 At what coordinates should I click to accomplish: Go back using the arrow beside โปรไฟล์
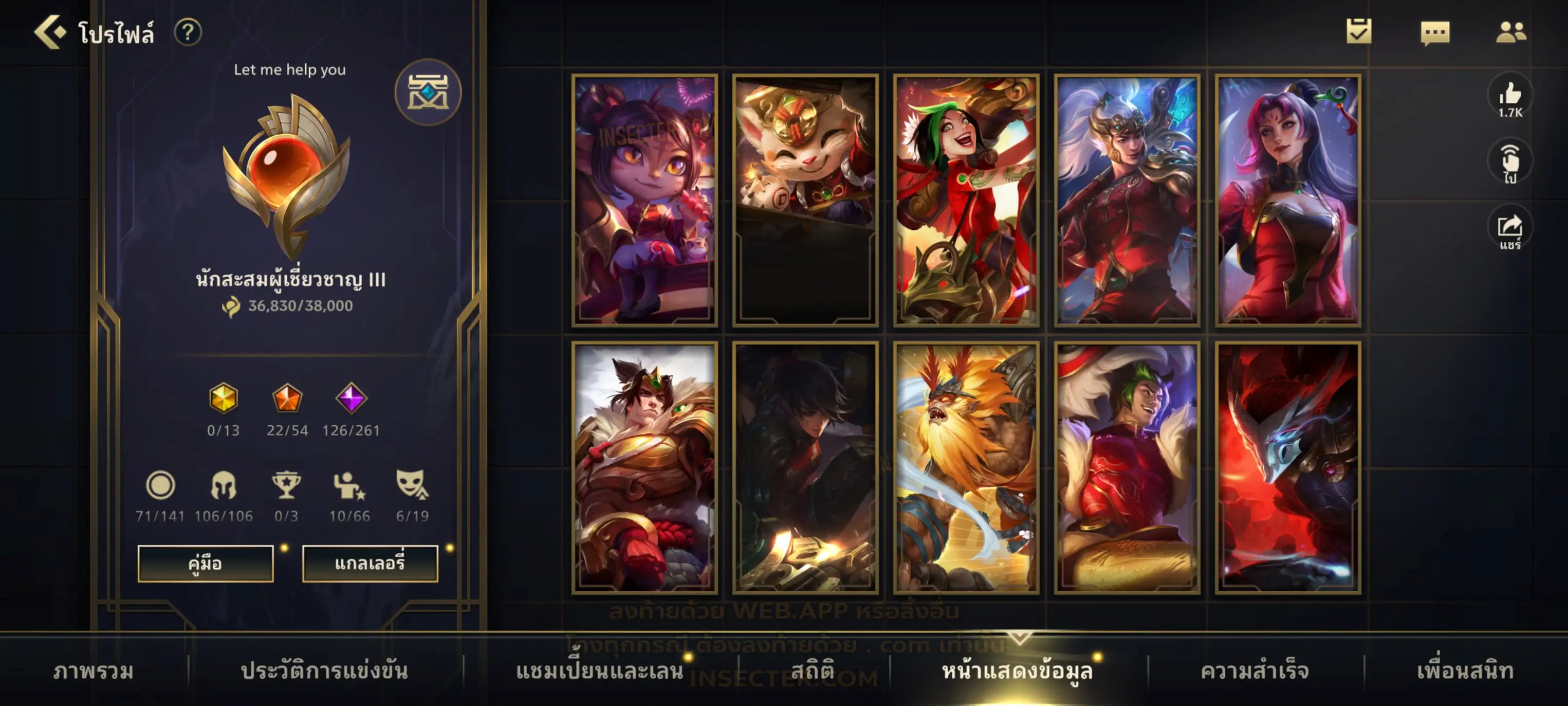click(x=50, y=32)
